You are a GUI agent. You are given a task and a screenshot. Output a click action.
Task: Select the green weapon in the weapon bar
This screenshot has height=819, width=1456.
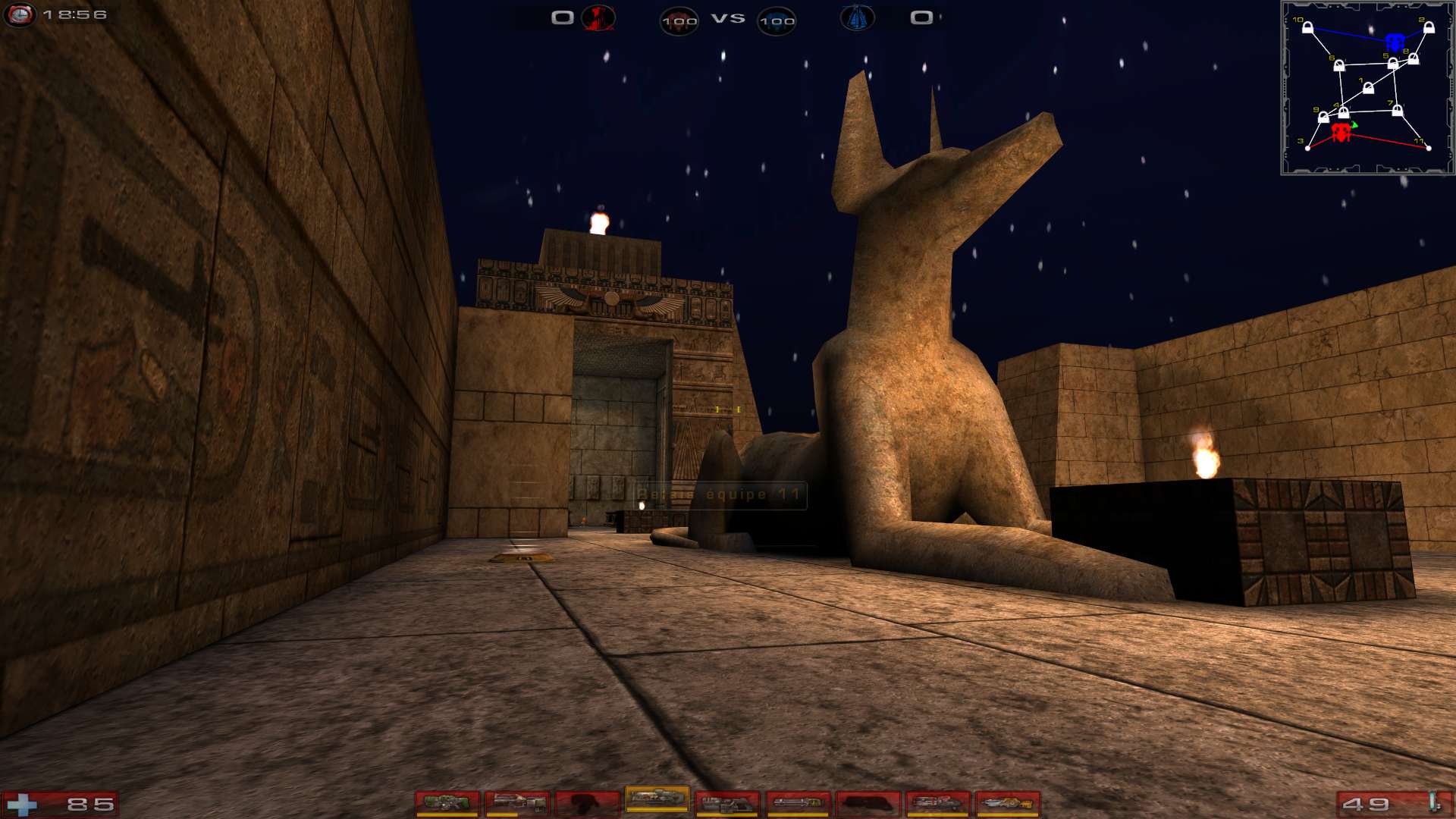[x=447, y=803]
